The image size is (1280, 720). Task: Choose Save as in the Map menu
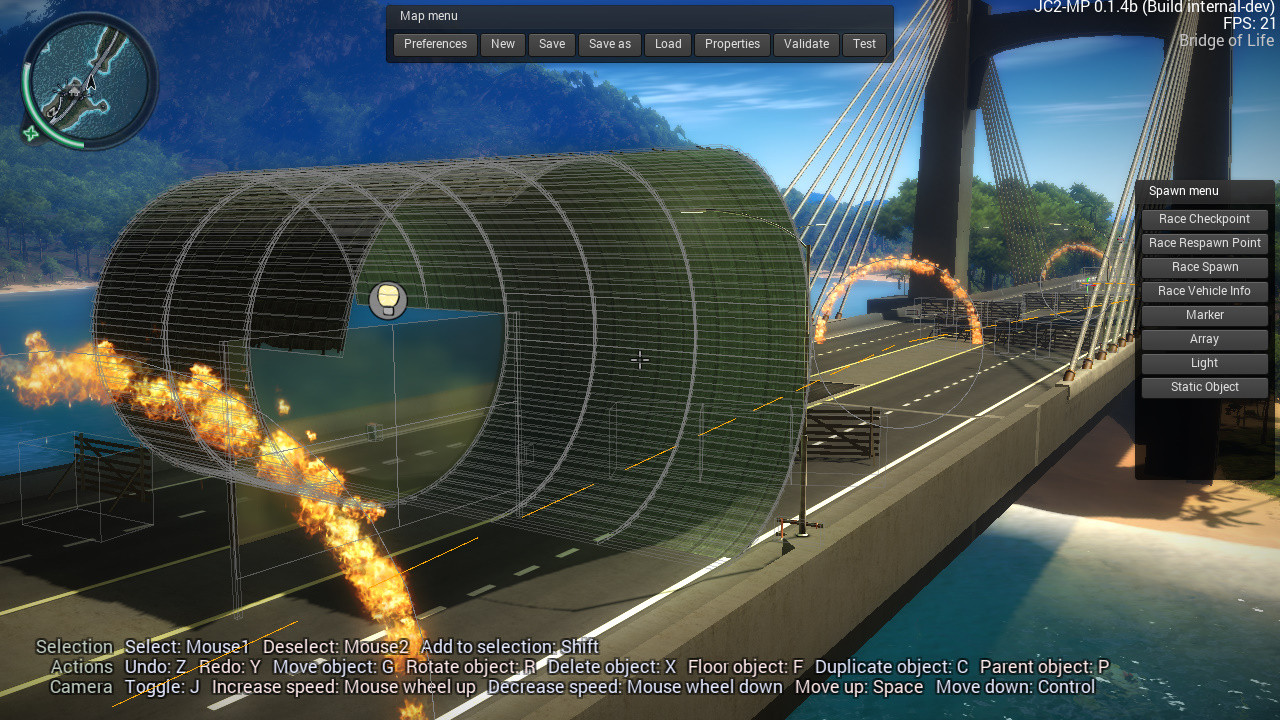coord(610,44)
